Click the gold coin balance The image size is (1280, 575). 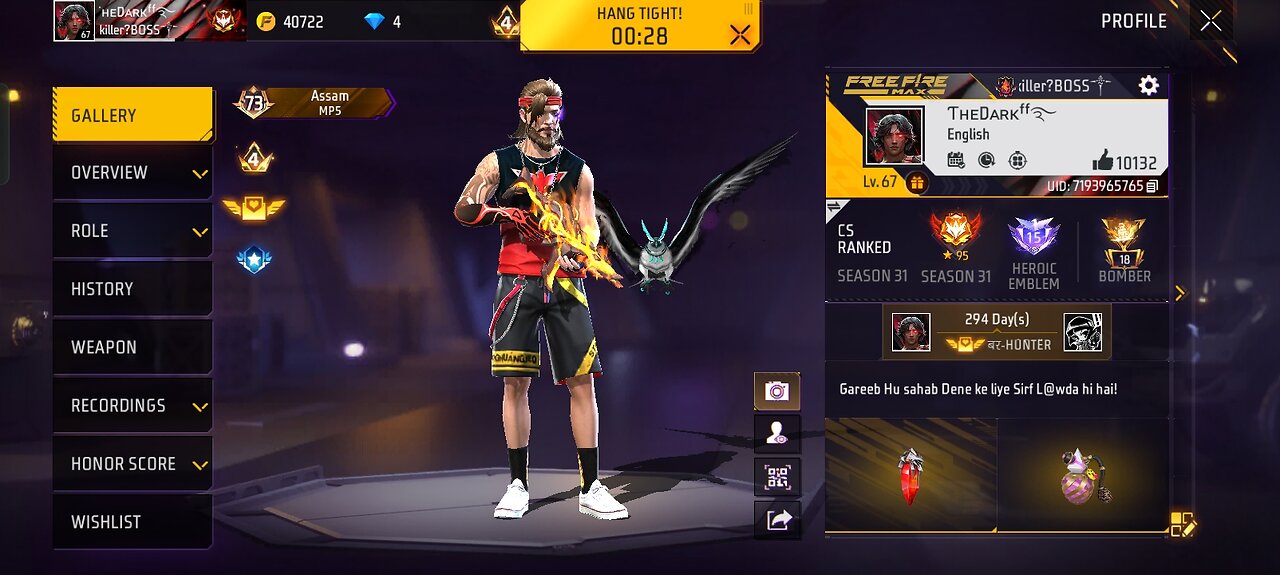point(291,21)
